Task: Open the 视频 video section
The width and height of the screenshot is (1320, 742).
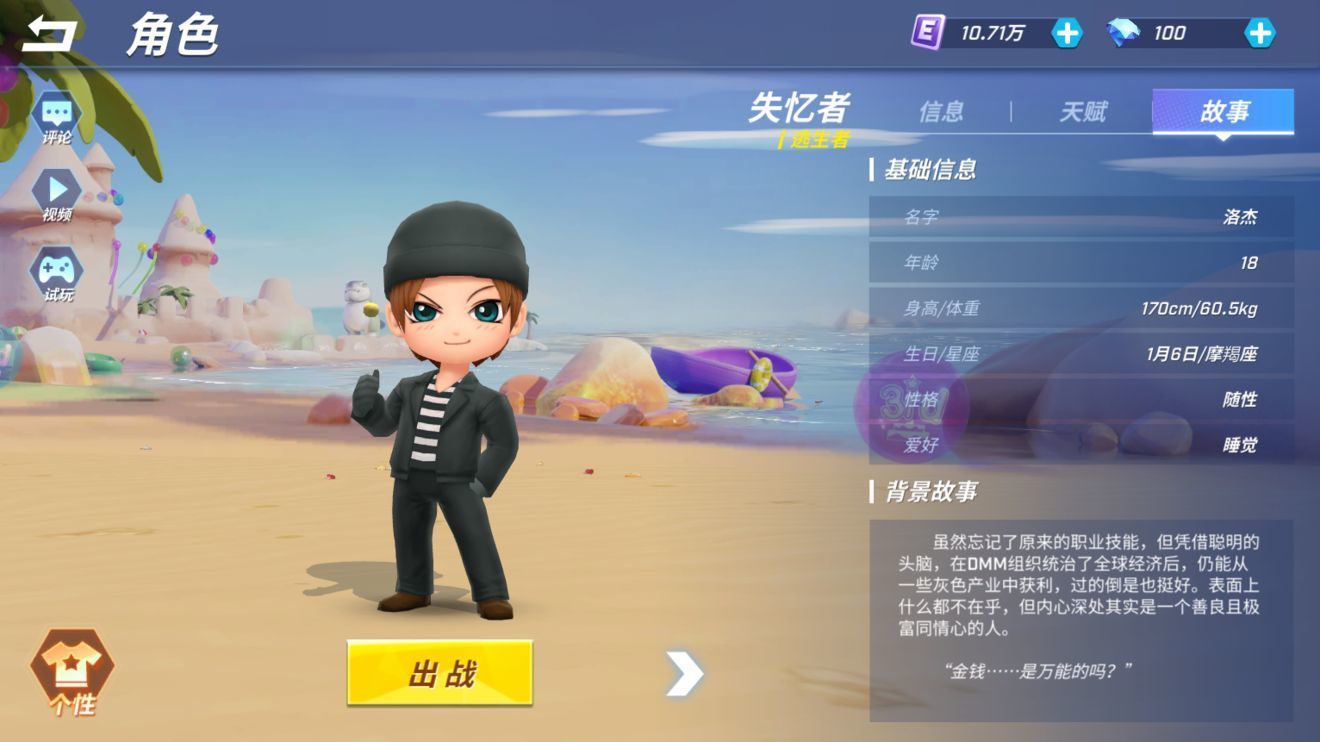Action: [x=55, y=195]
